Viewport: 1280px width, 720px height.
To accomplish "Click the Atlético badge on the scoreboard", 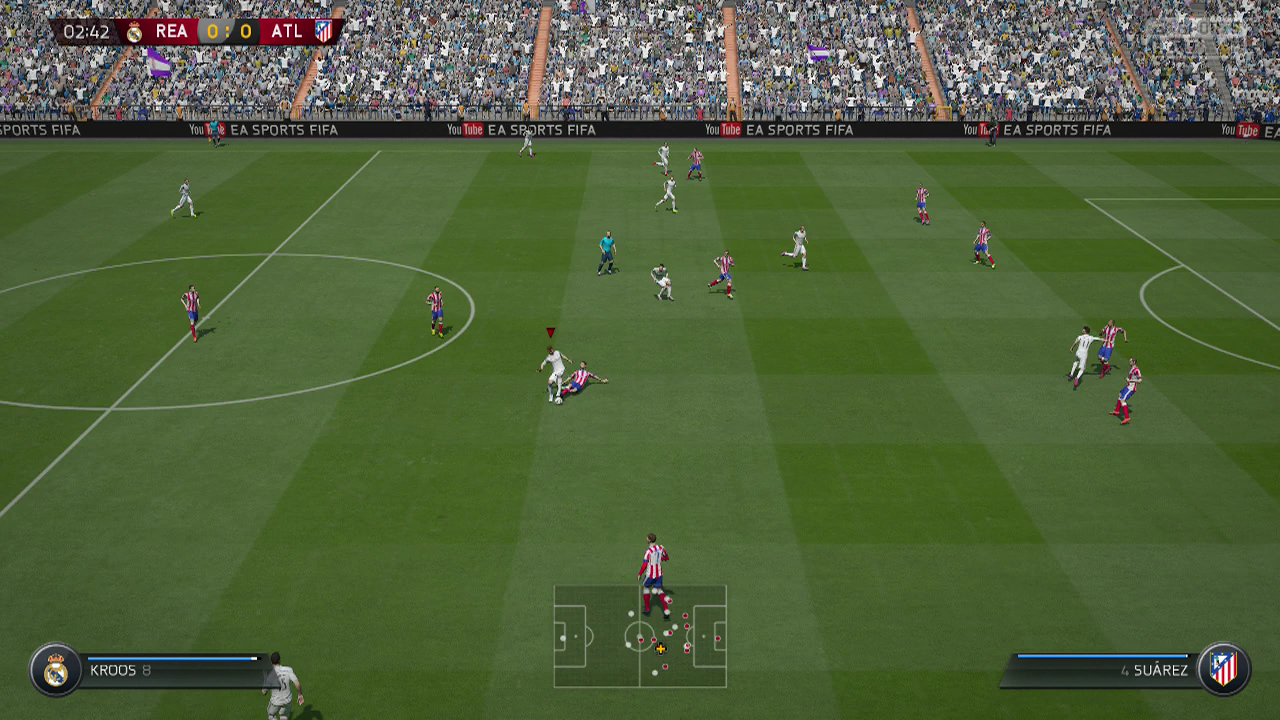I will click(x=323, y=31).
